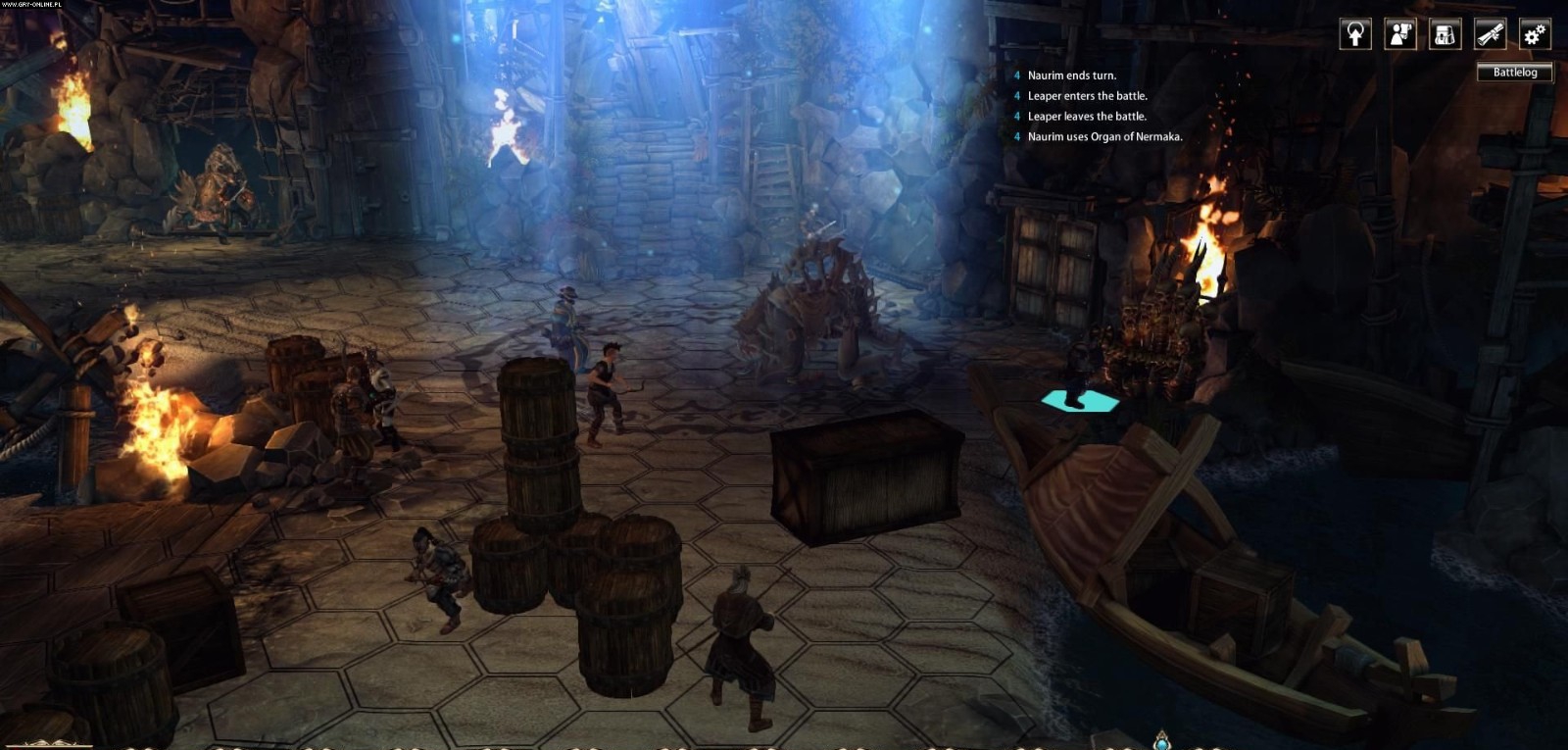Open the character sheet icon

coord(1400,34)
